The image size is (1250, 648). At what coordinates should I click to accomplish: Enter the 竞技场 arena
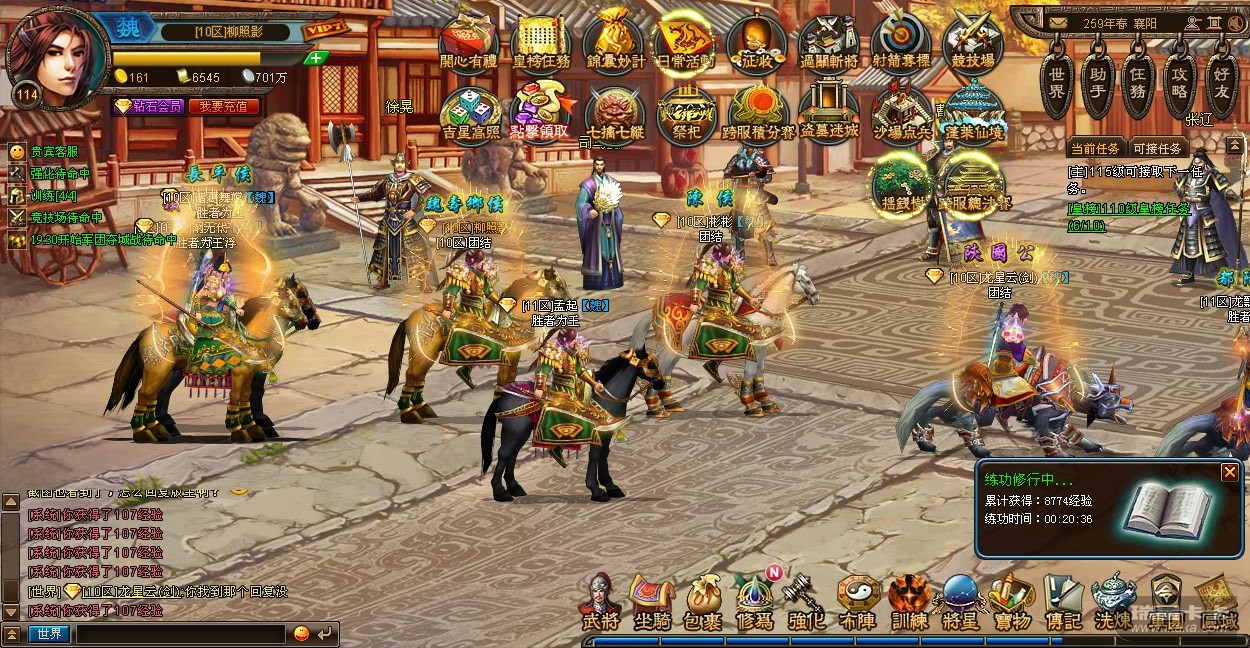(973, 42)
